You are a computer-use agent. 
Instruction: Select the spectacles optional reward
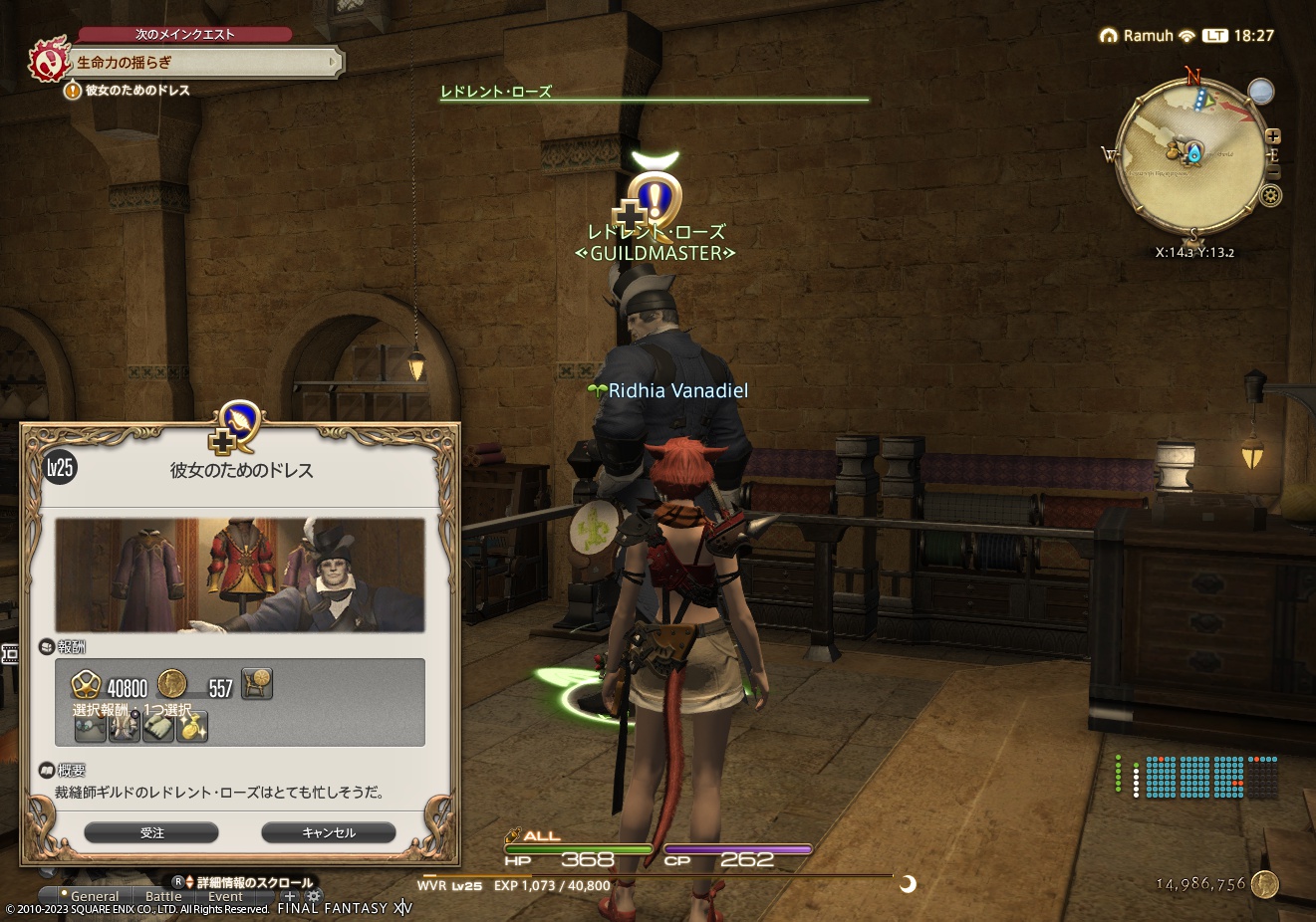pos(92,728)
